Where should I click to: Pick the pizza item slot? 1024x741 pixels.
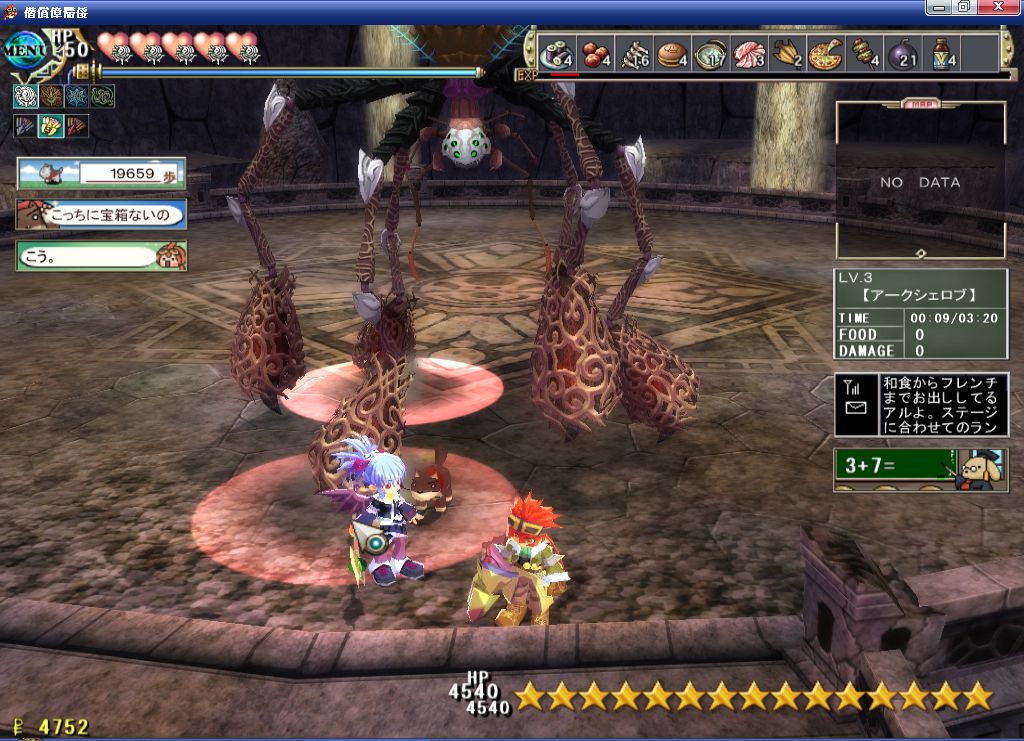pos(826,52)
